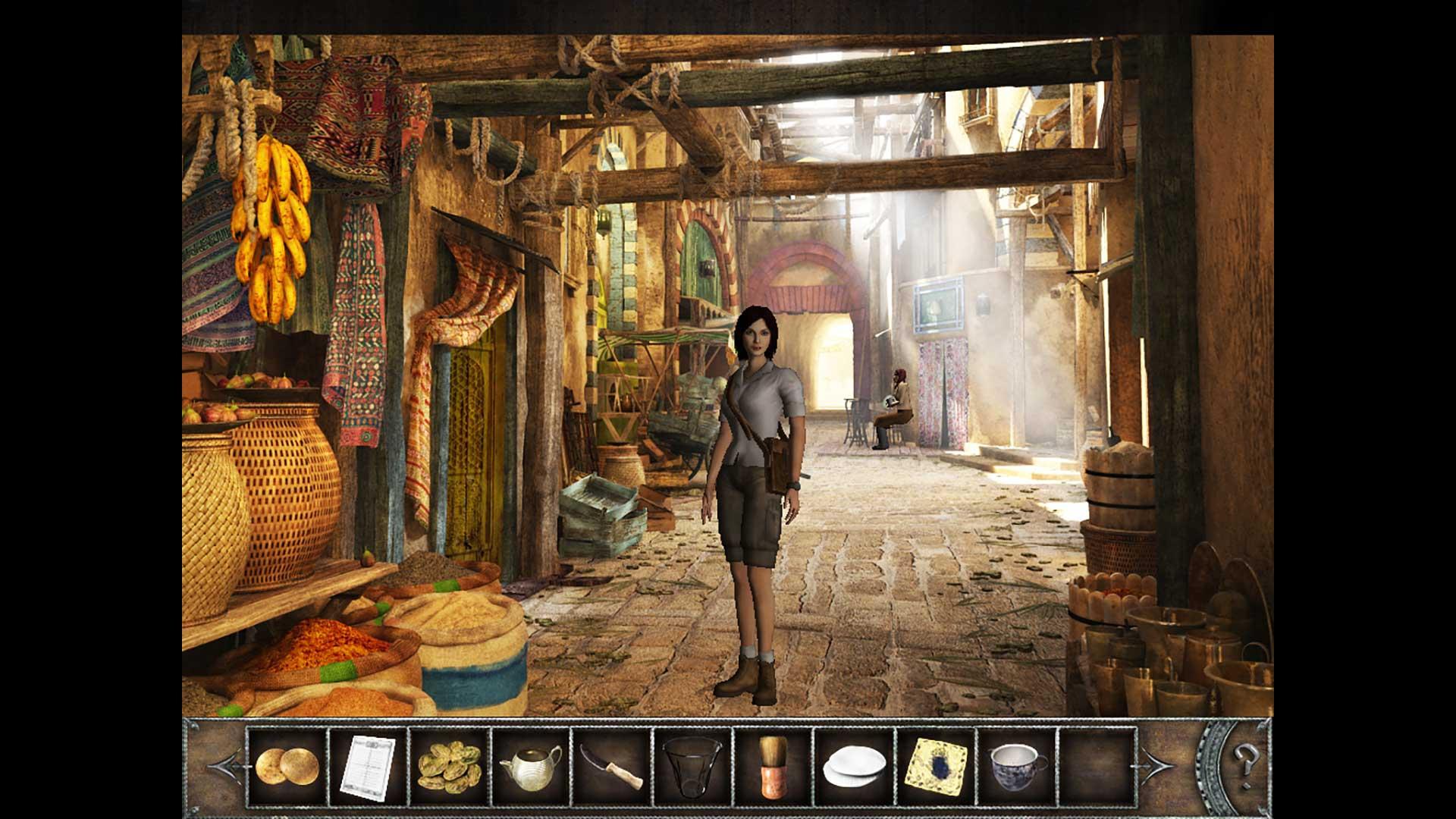
Task: Choose the white teapot item
Action: (x=531, y=766)
